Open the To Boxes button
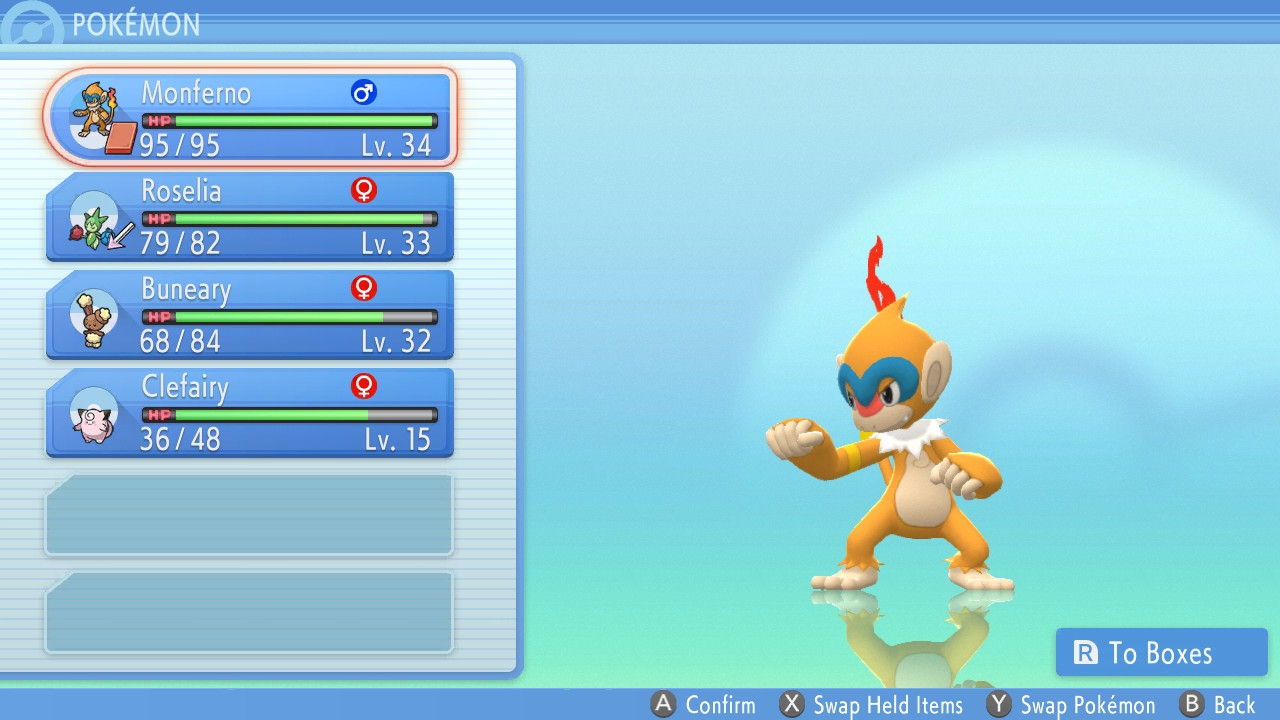The height and width of the screenshot is (720, 1280). (1161, 653)
